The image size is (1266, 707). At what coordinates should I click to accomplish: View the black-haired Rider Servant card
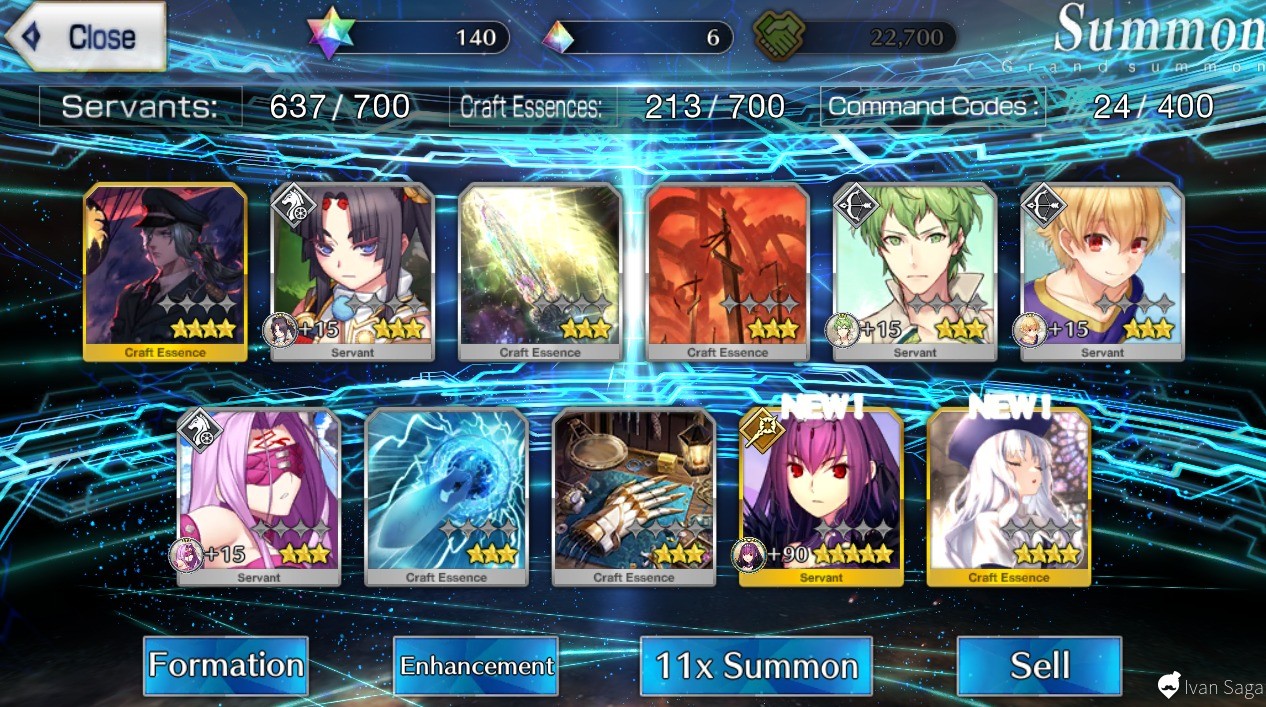(353, 271)
